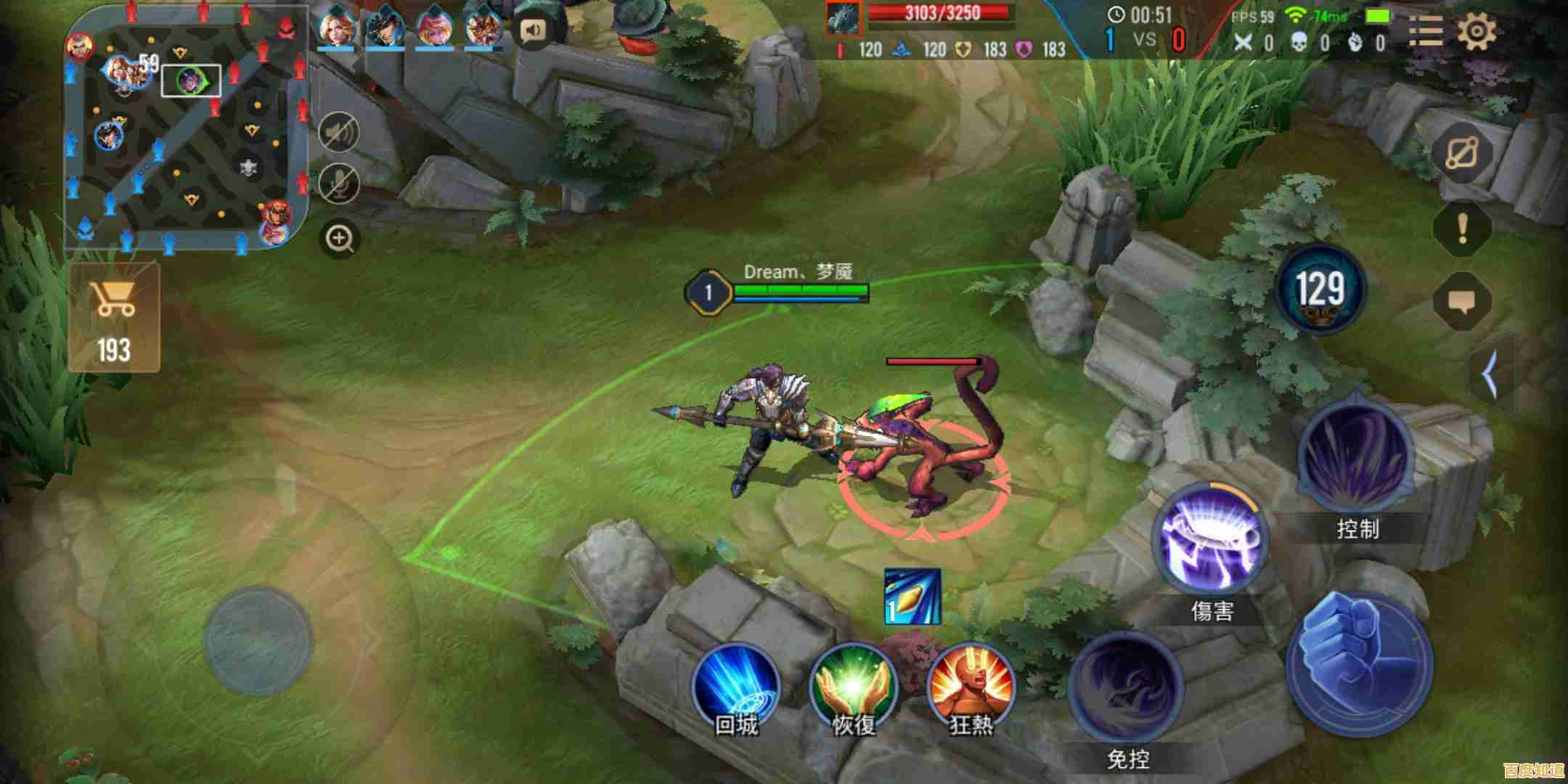Open the scoreboard list icon
Screen dimensions: 1568x784
point(1425,32)
